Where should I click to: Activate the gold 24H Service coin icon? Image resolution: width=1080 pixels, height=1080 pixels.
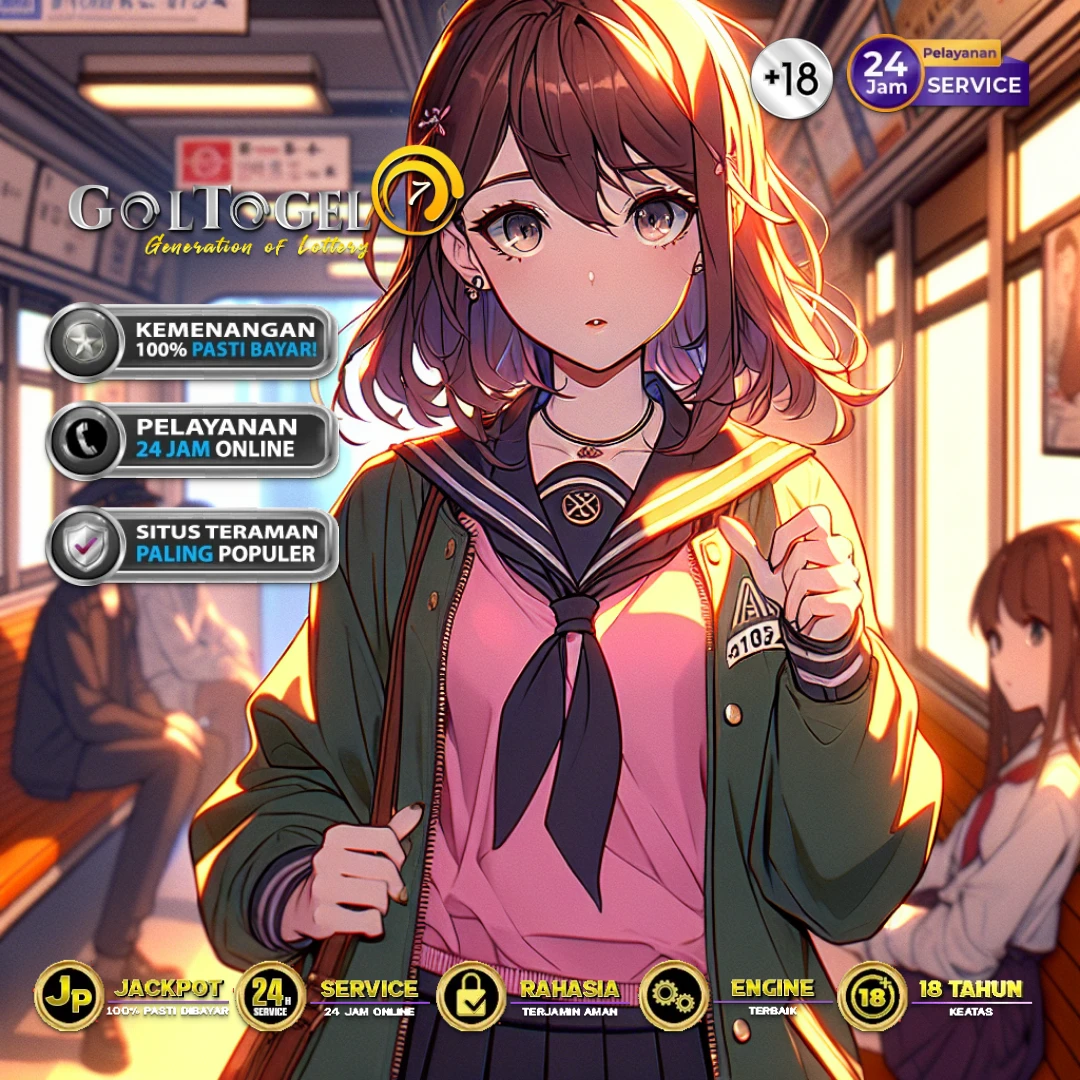pos(270,996)
